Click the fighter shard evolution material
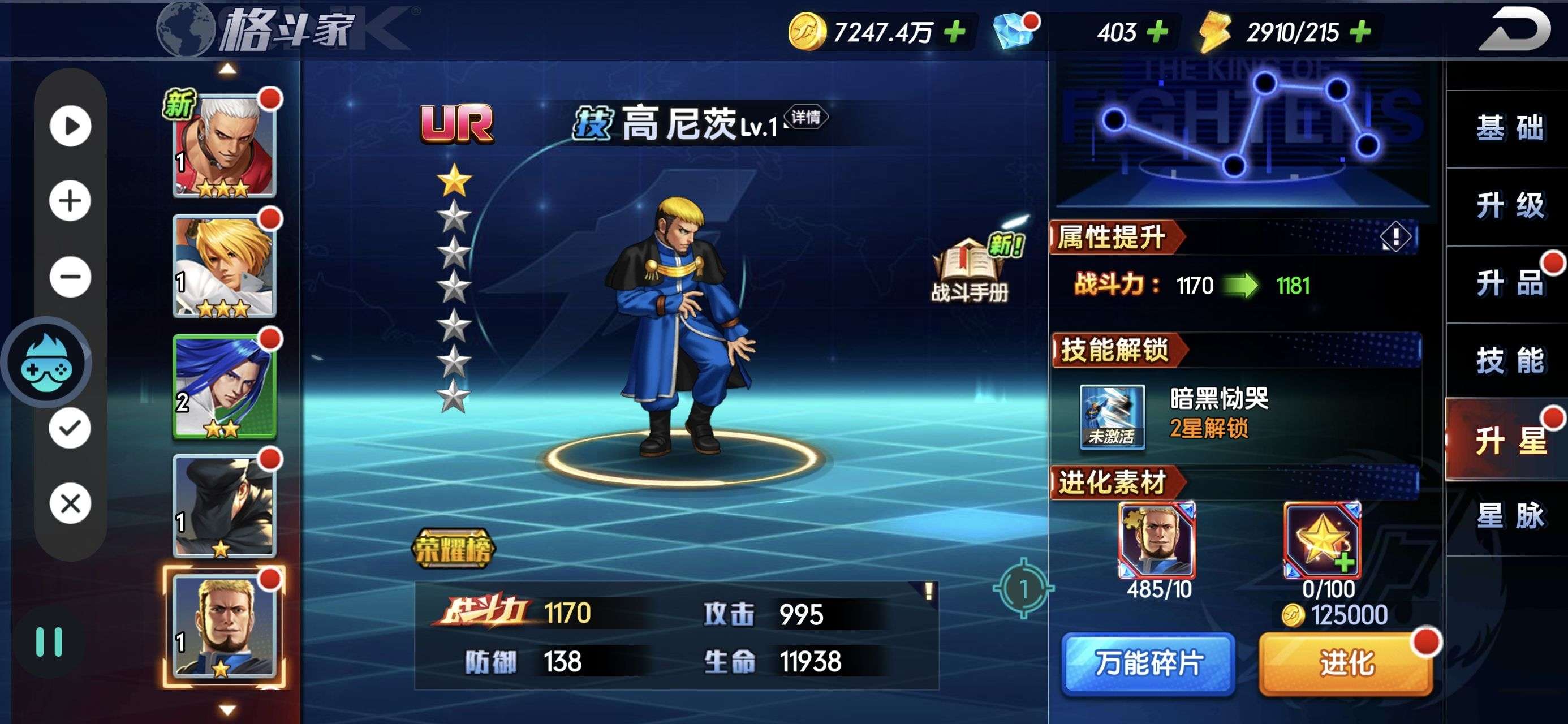Screen dimensions: 1568x724 coord(1157,540)
